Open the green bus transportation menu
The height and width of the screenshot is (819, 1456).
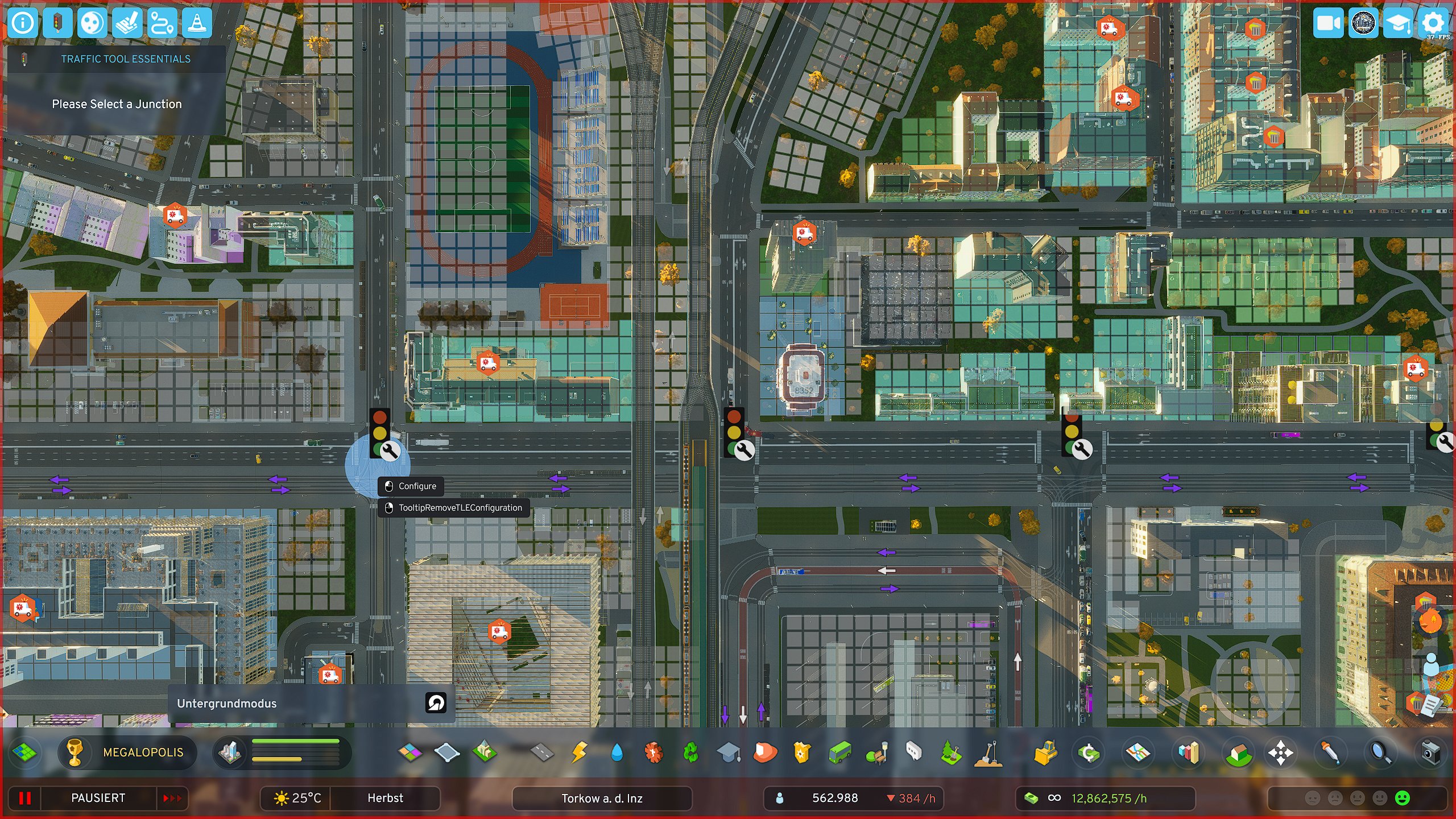click(839, 752)
